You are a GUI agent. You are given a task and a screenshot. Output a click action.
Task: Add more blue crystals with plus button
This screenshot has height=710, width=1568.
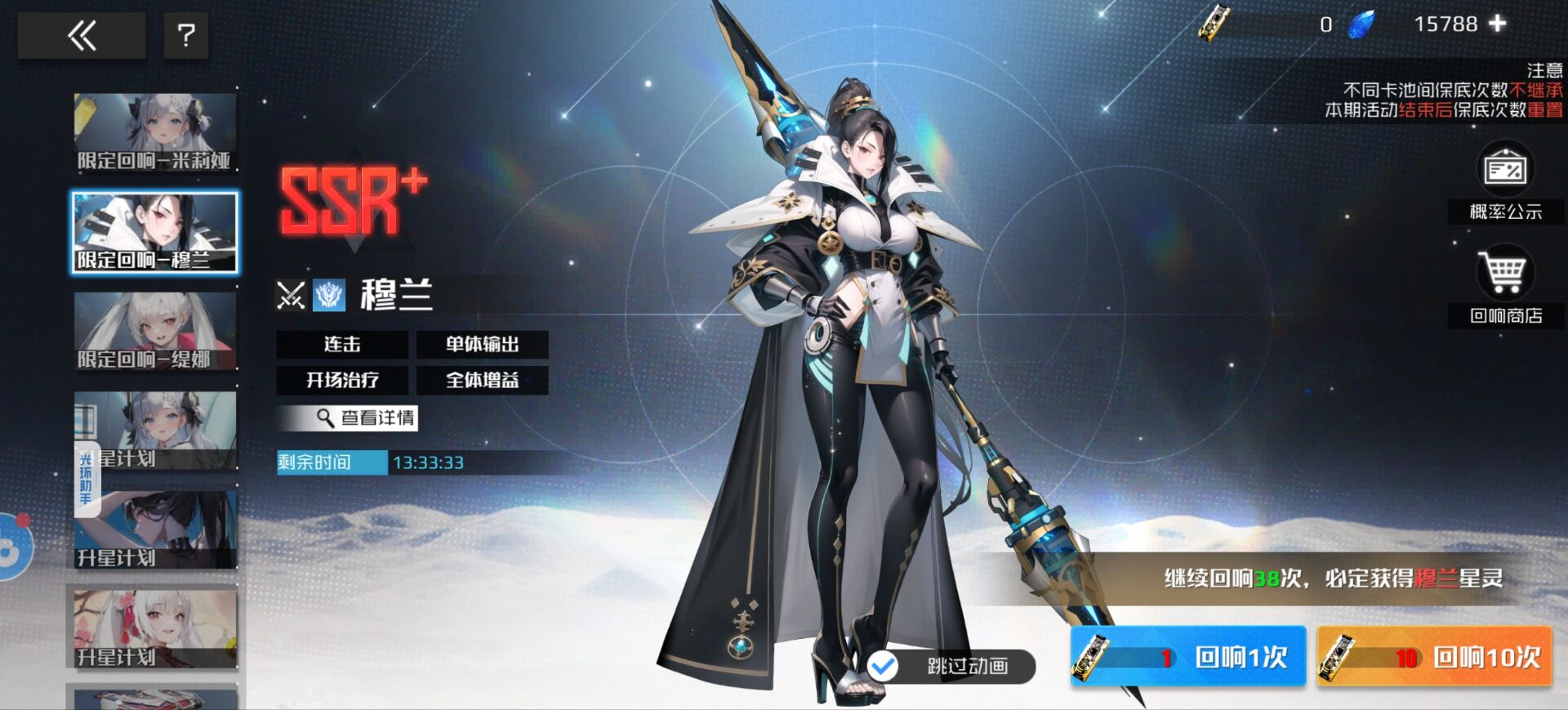pyautogui.click(x=1497, y=24)
